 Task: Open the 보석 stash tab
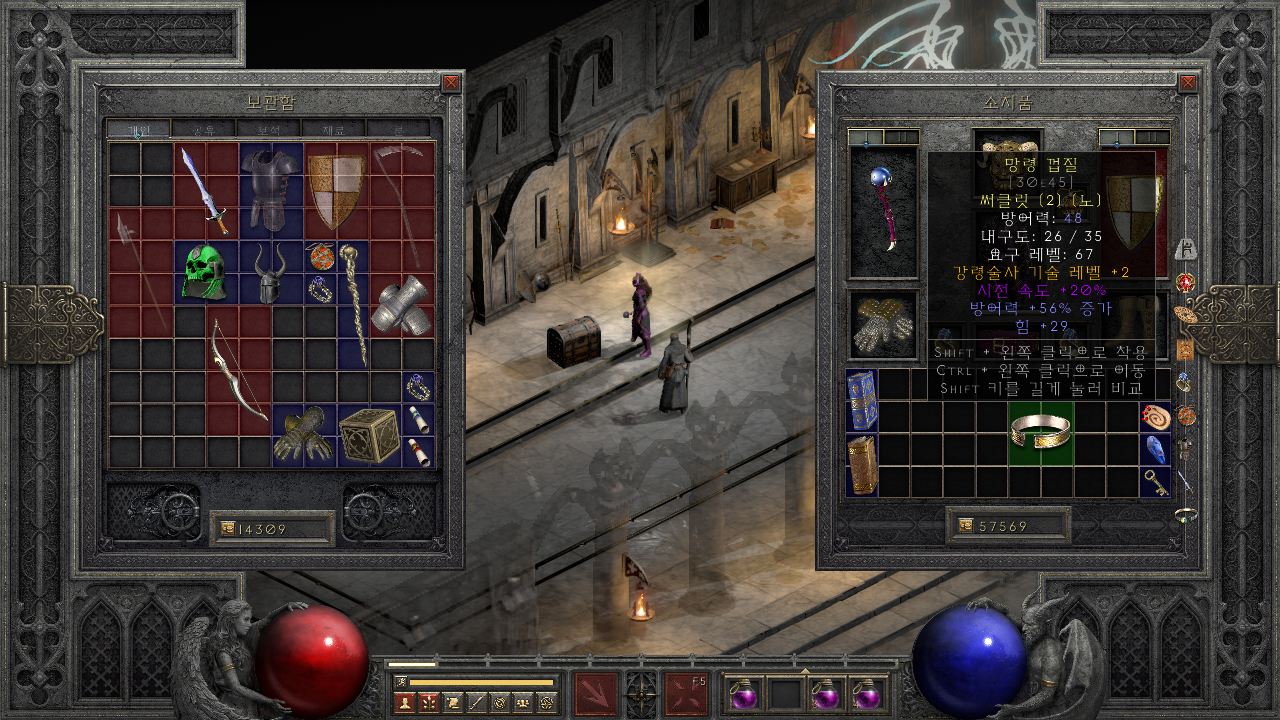[x=269, y=129]
